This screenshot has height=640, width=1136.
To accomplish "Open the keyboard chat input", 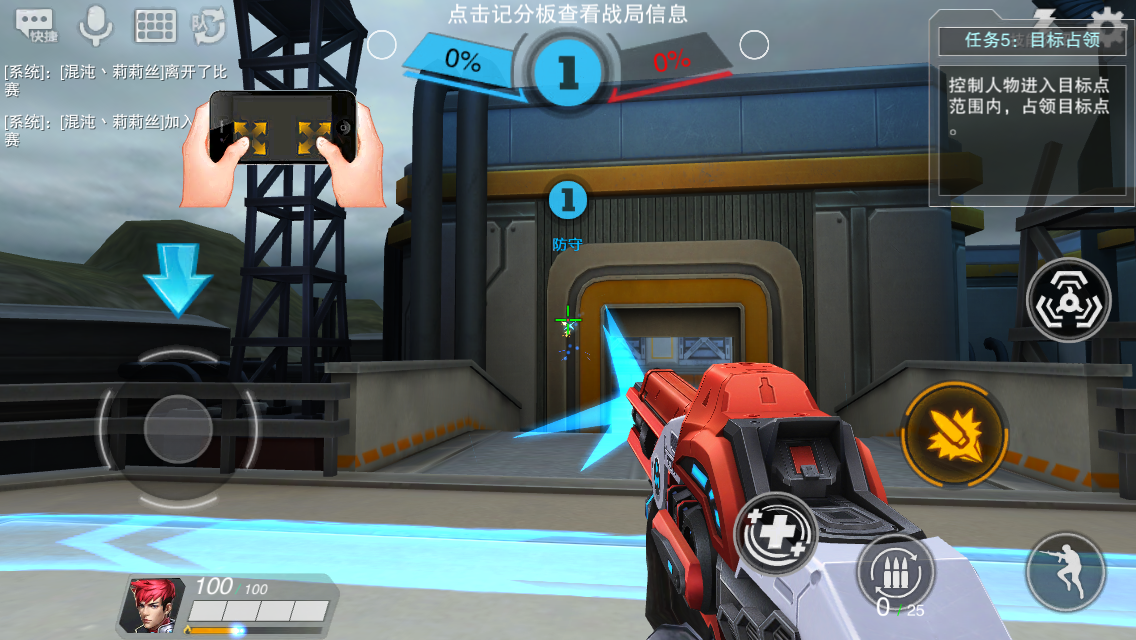I will pos(155,26).
